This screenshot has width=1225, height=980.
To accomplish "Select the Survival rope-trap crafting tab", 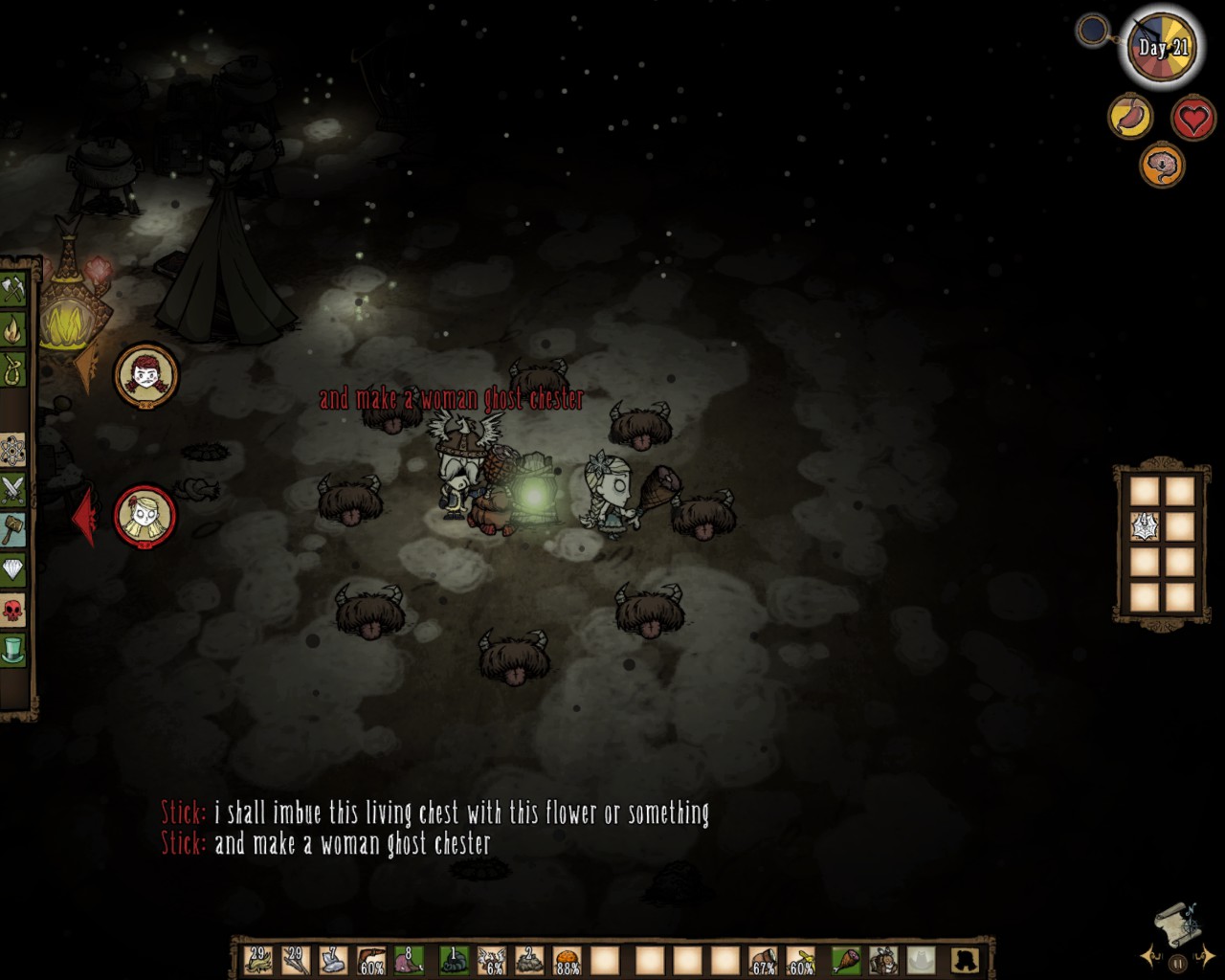I will click(12, 370).
